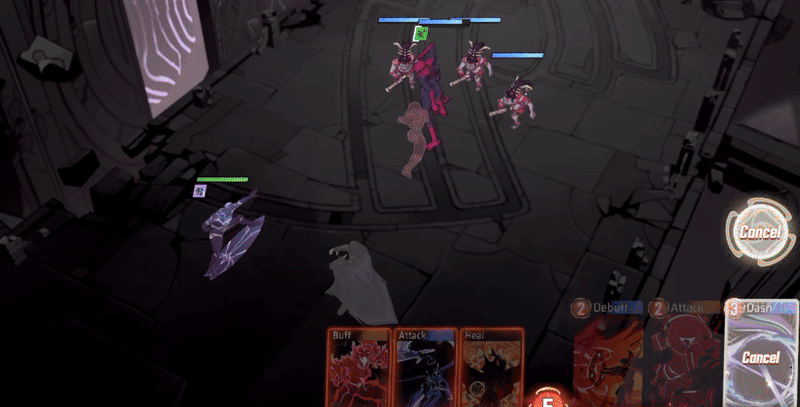Click the round Cancel button
800x407 pixels.
click(759, 231)
